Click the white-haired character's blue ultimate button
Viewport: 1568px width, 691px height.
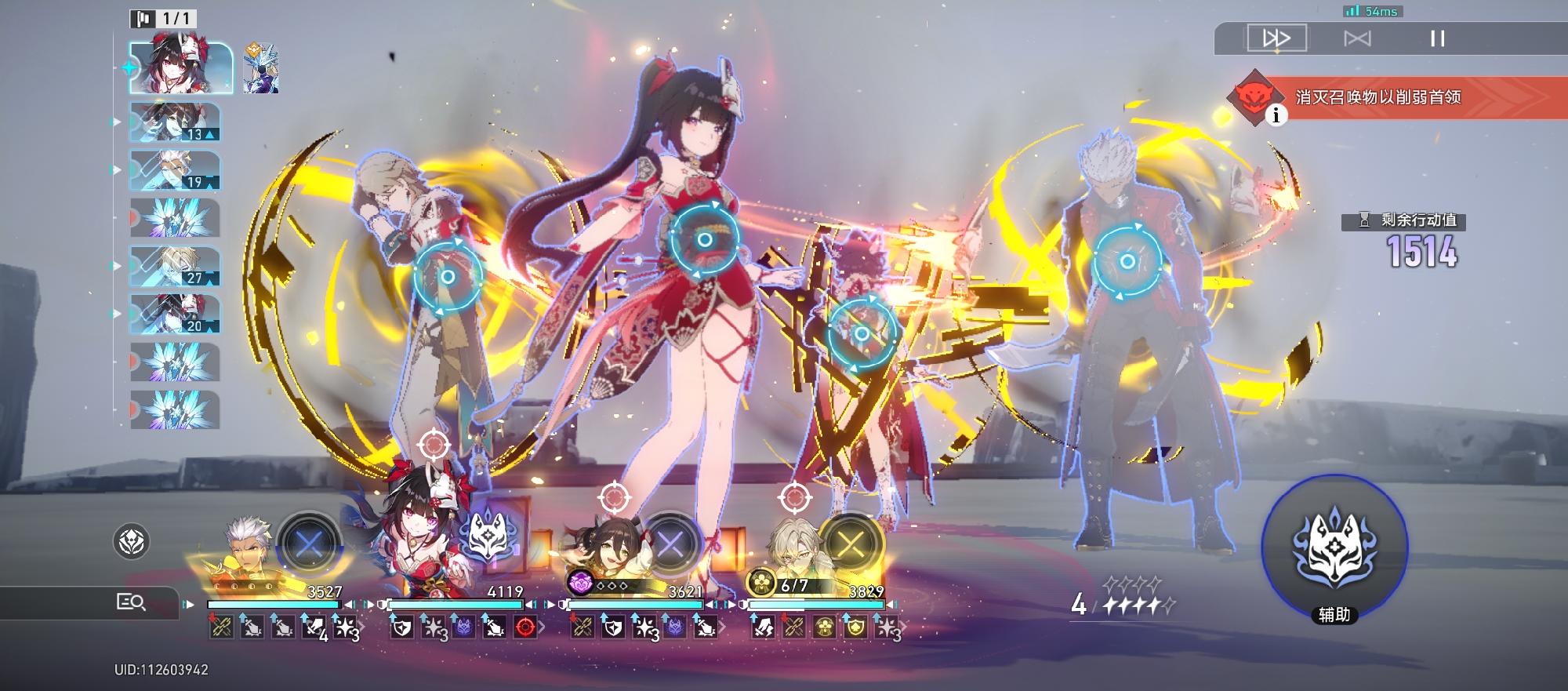tap(310, 542)
